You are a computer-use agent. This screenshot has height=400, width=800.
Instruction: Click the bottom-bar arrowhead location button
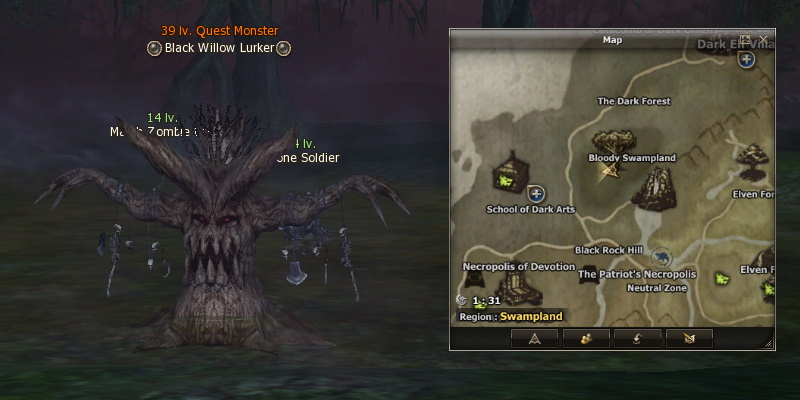tap(535, 338)
